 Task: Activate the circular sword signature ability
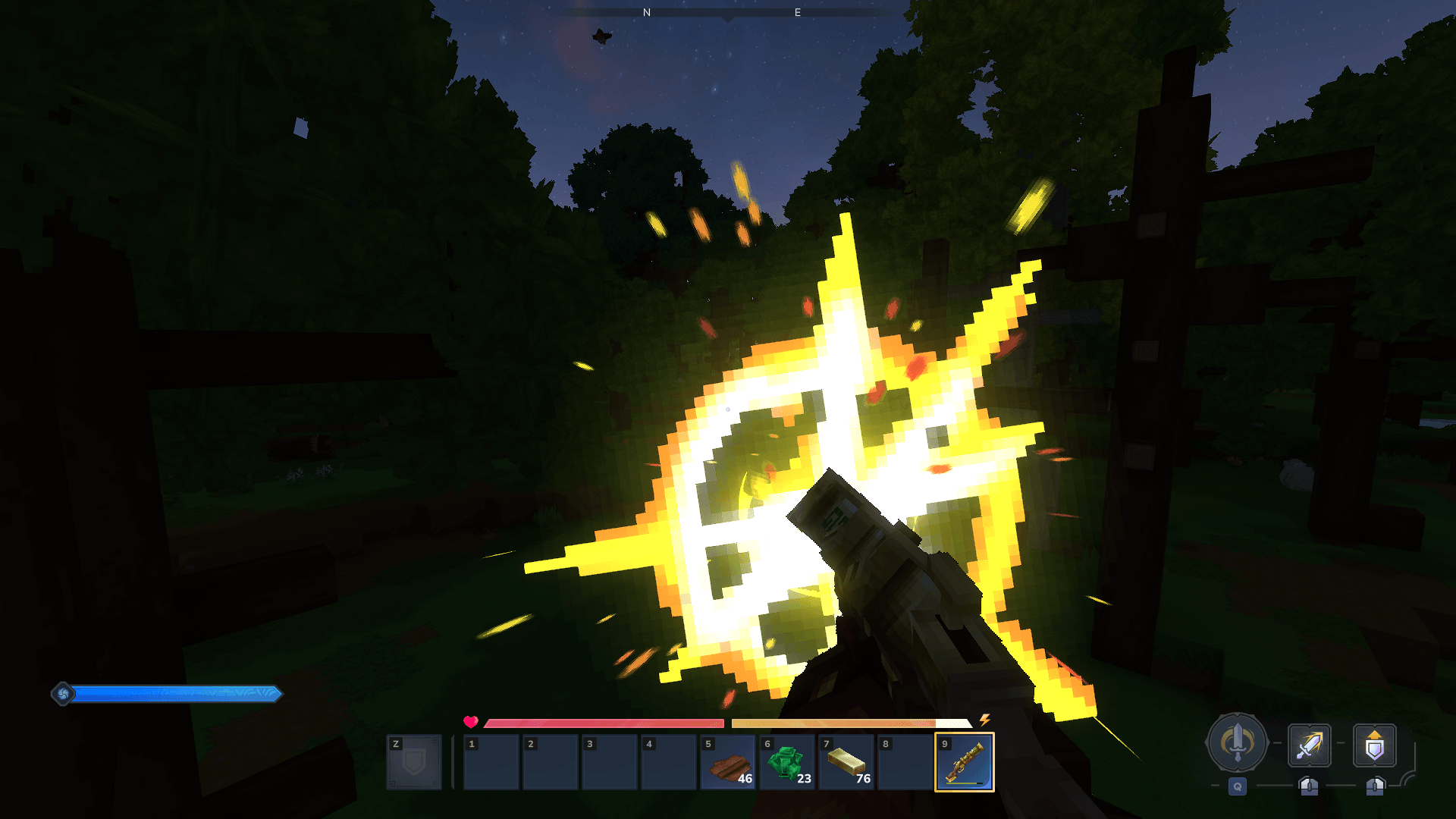[1237, 742]
